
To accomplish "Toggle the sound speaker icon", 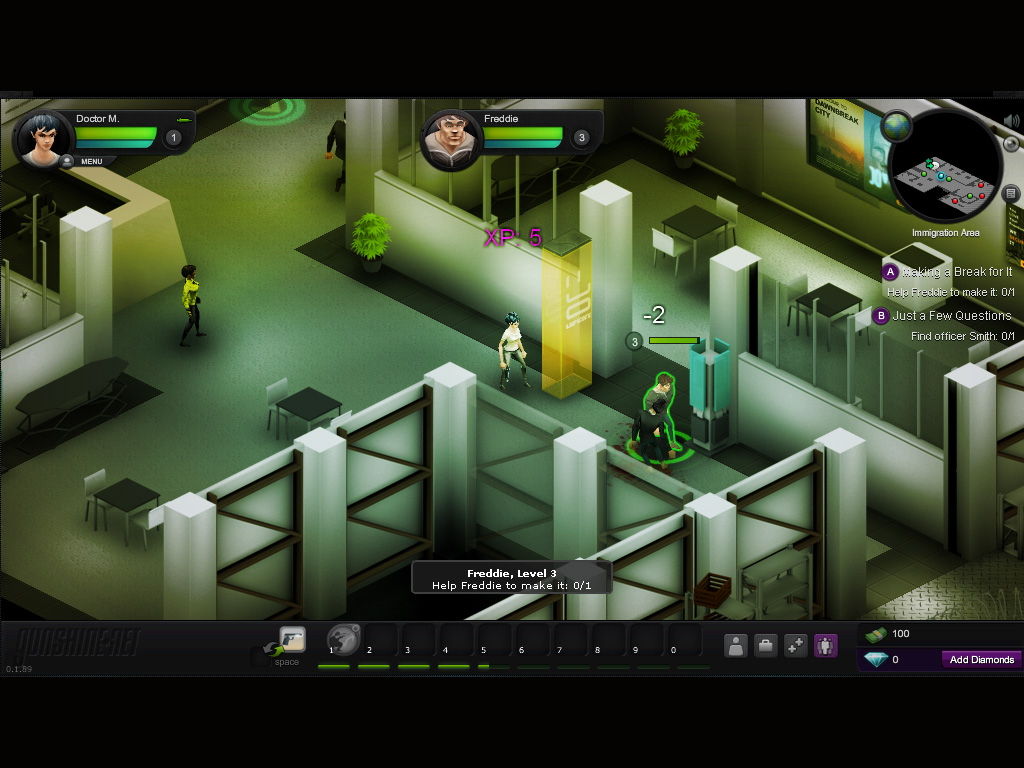I will click(1012, 121).
